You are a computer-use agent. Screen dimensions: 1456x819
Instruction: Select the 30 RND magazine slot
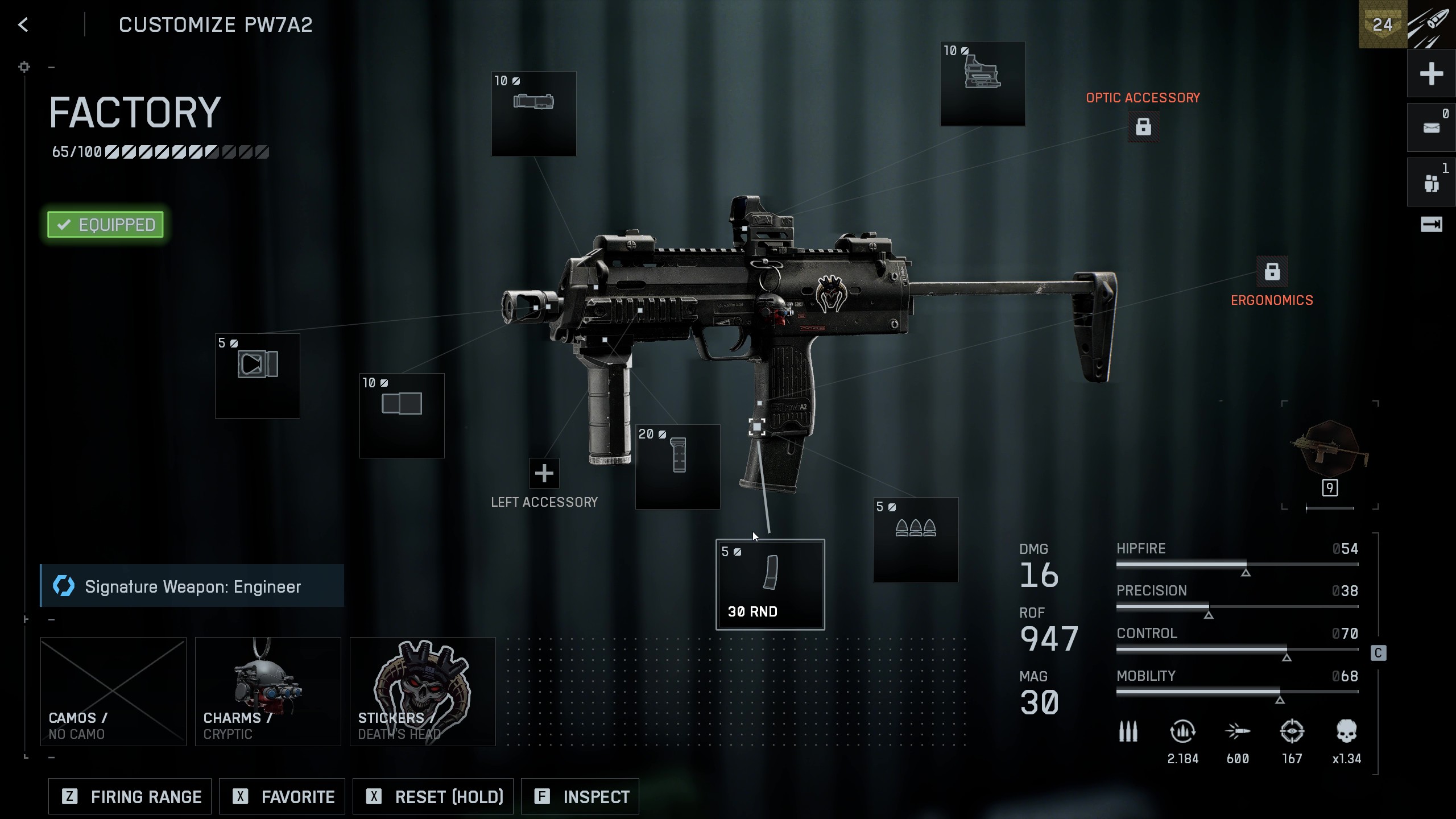[770, 585]
